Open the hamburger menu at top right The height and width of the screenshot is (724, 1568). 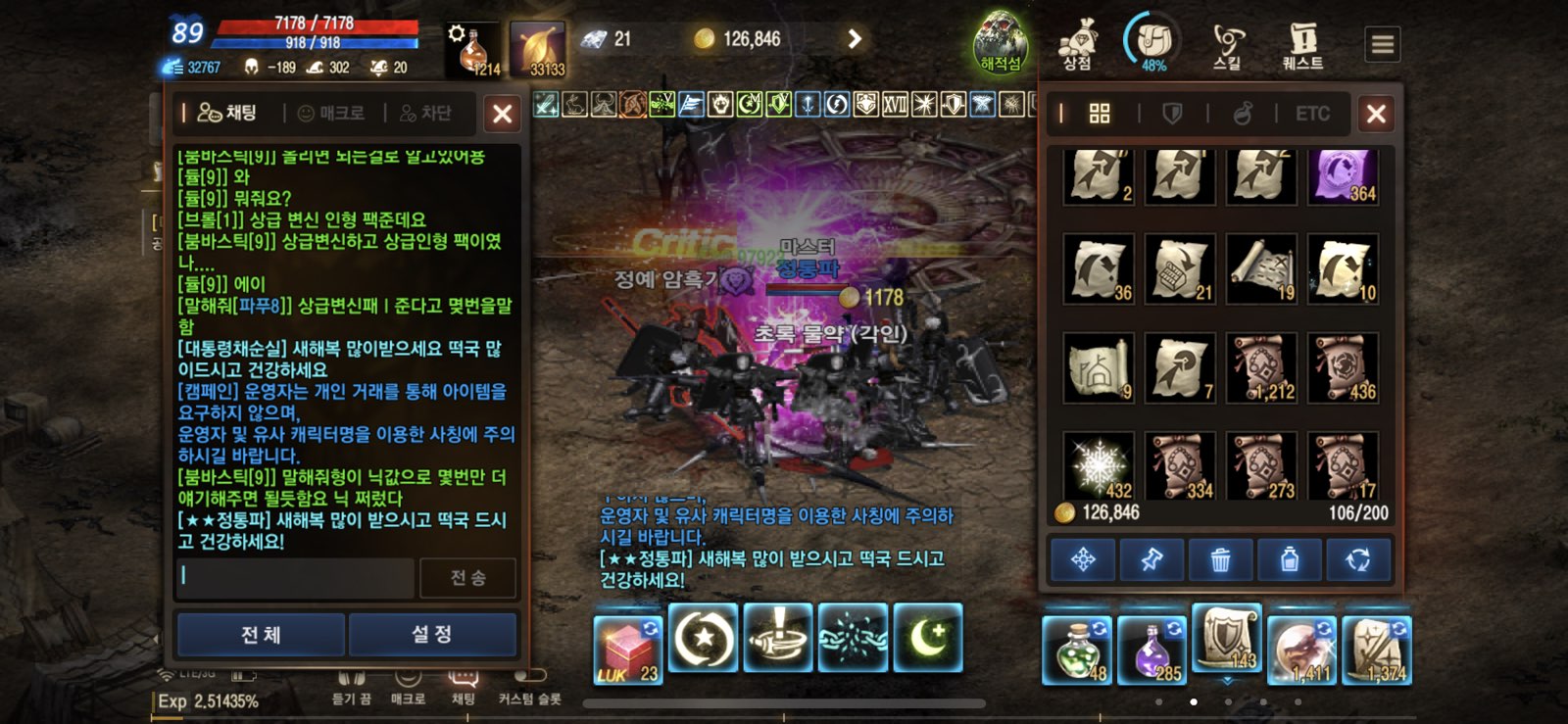pos(1382,43)
